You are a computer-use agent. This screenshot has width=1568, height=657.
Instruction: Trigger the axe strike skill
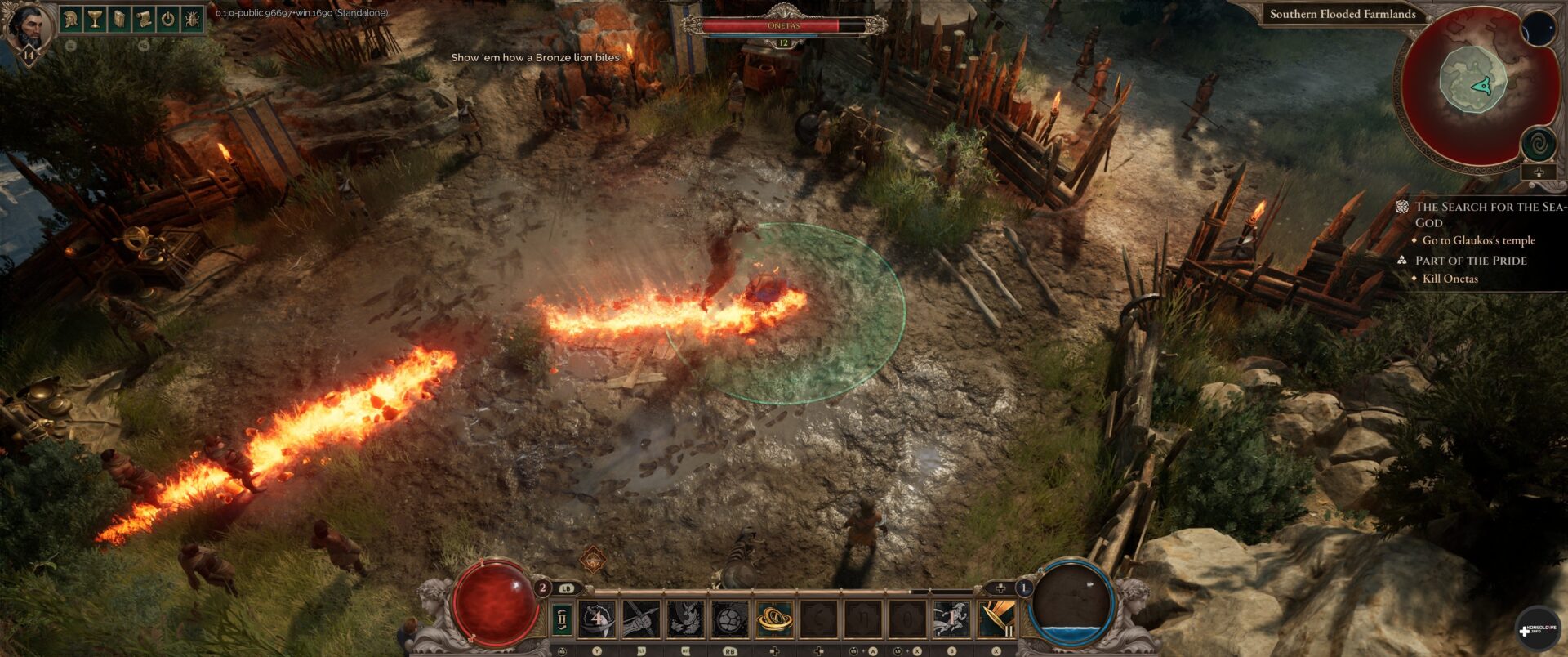[685, 619]
